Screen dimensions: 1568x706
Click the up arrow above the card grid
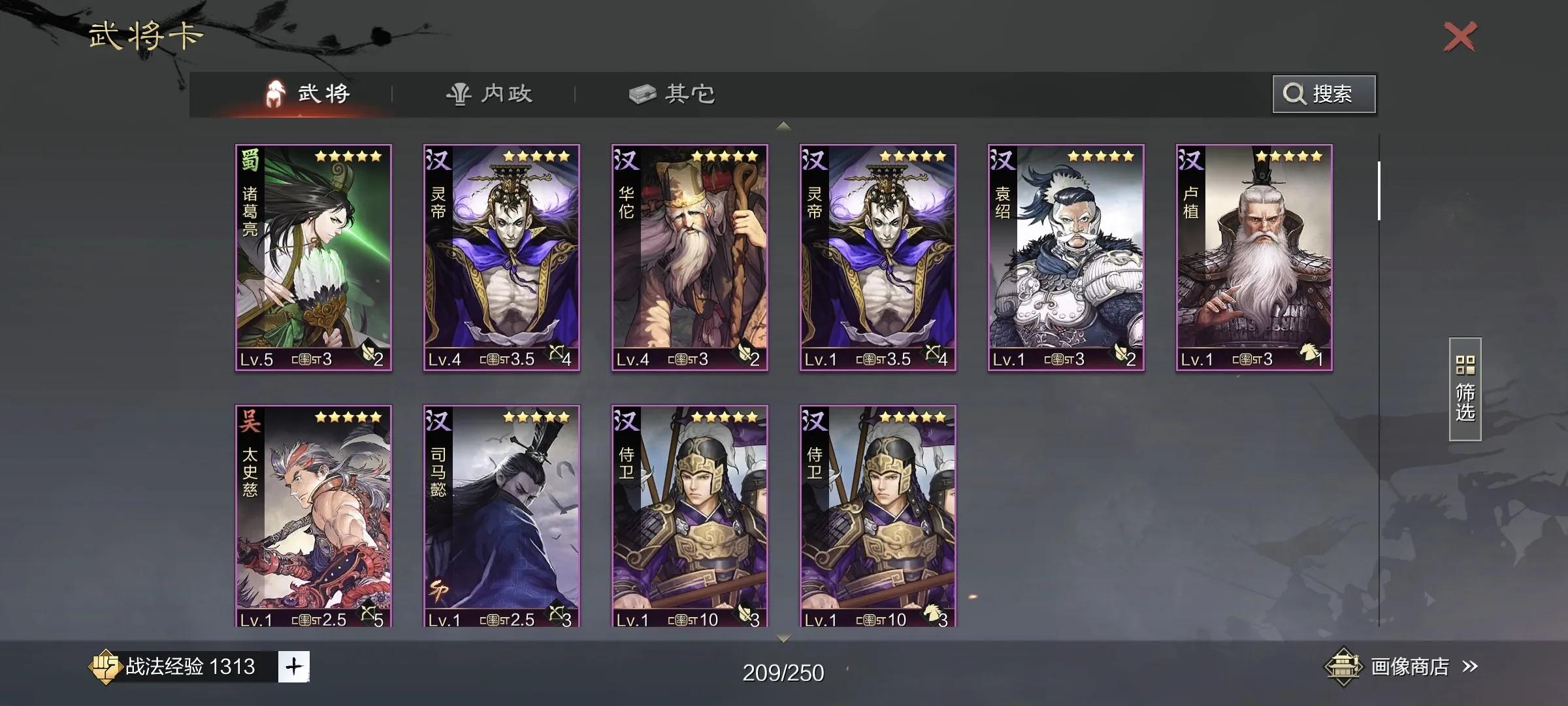(783, 125)
